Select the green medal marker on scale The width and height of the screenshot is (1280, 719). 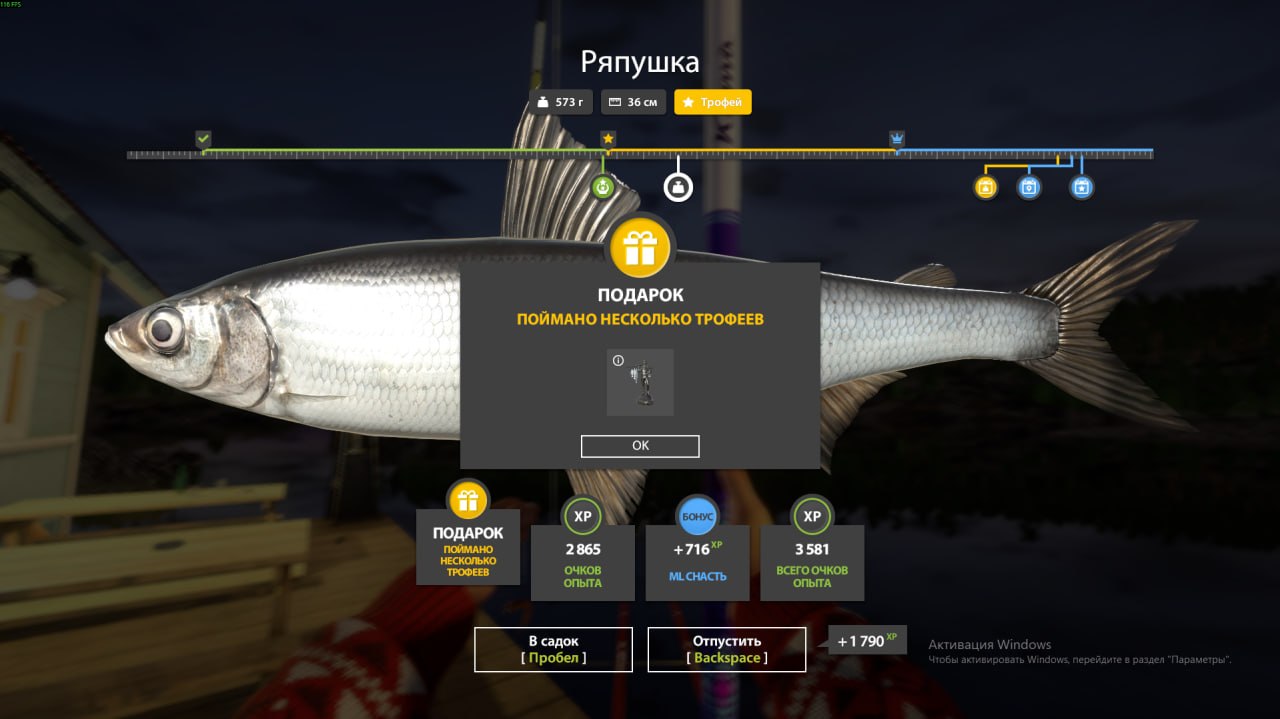(x=602, y=187)
